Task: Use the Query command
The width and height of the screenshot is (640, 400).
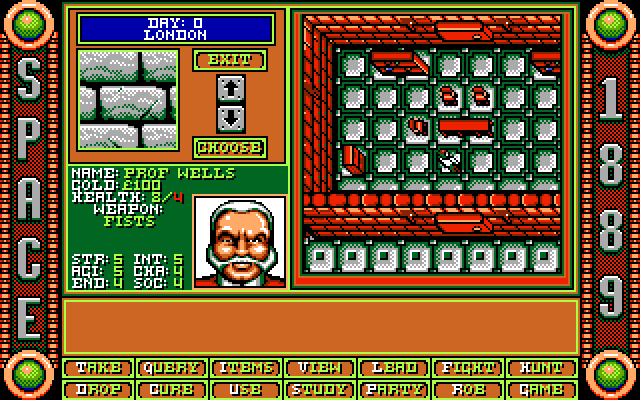Action: click(172, 368)
